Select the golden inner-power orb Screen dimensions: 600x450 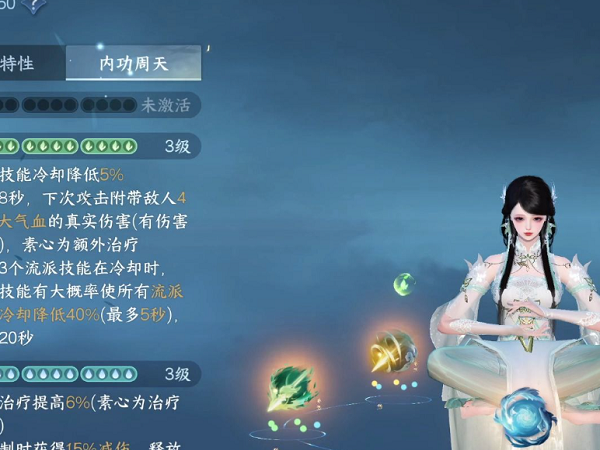click(x=391, y=352)
